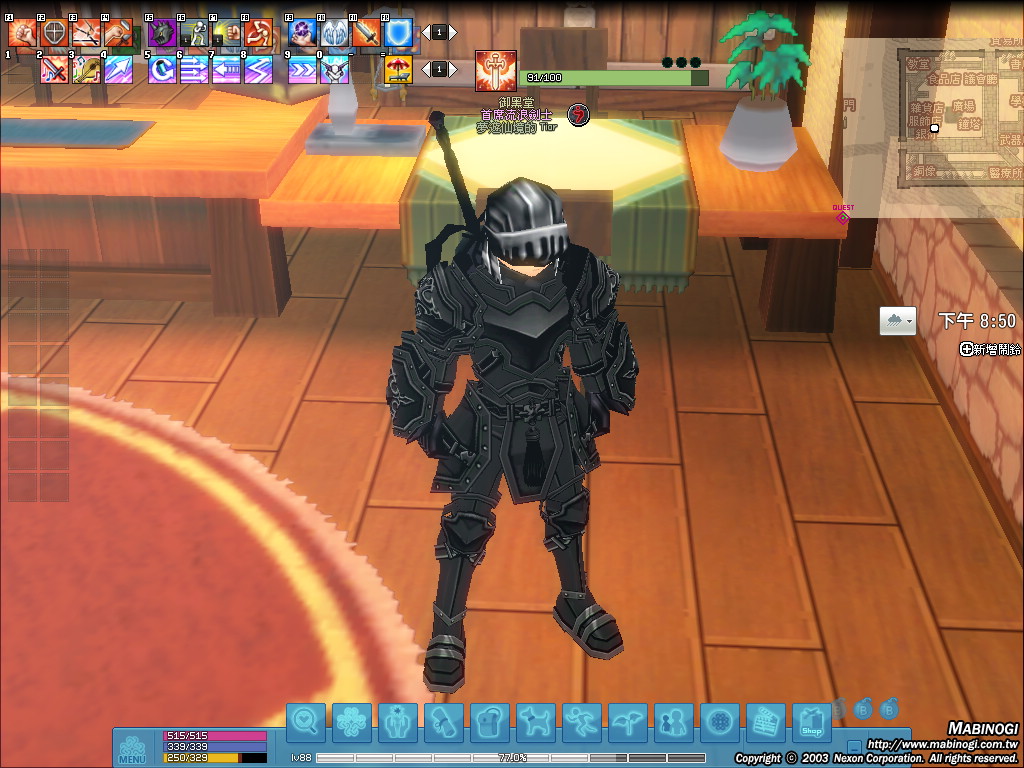The width and height of the screenshot is (1024, 768).
Task: Select the scroll quest icon
Action: tap(444, 722)
